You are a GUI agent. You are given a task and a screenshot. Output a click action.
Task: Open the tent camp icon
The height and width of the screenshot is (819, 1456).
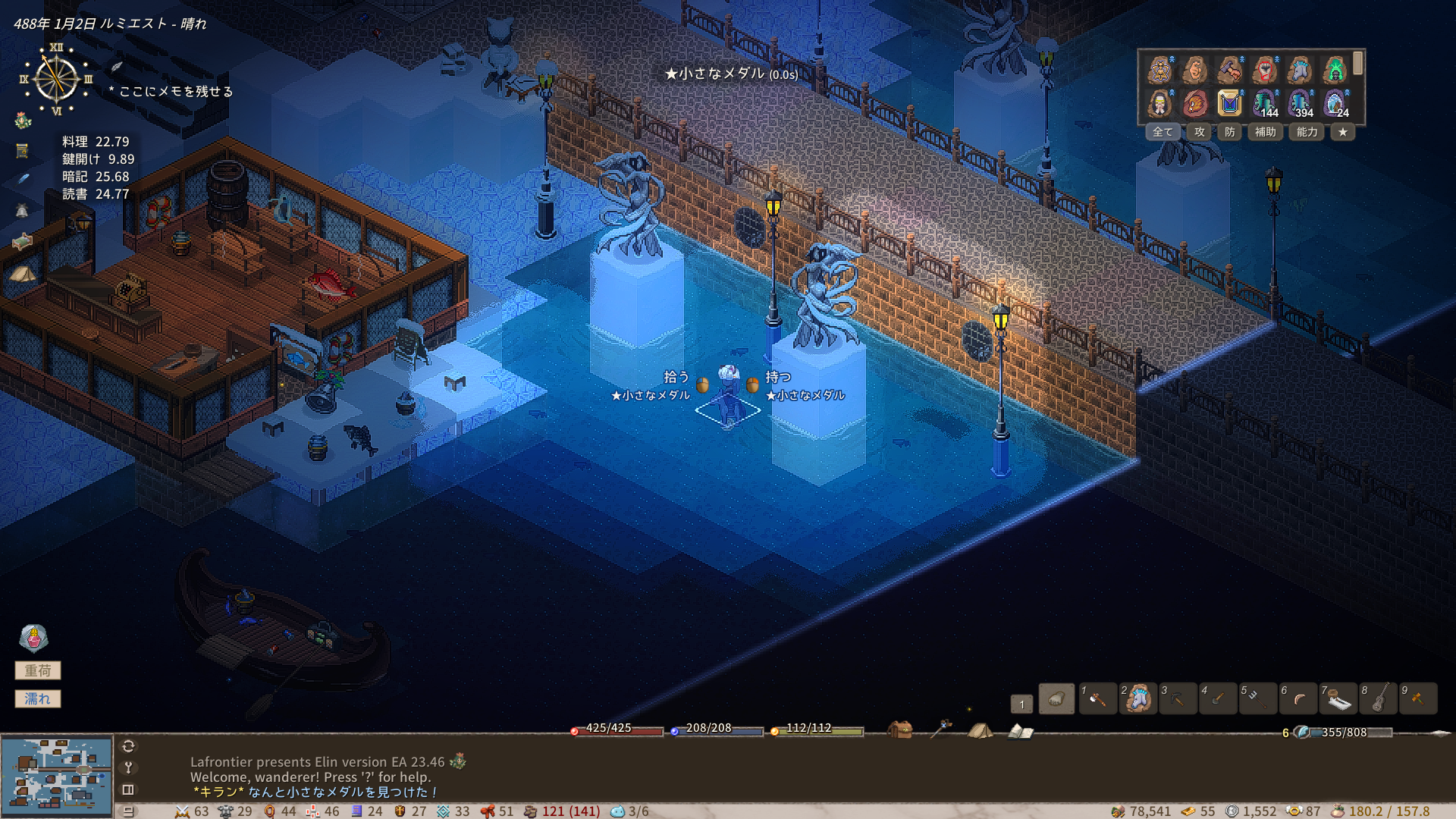pos(980,730)
